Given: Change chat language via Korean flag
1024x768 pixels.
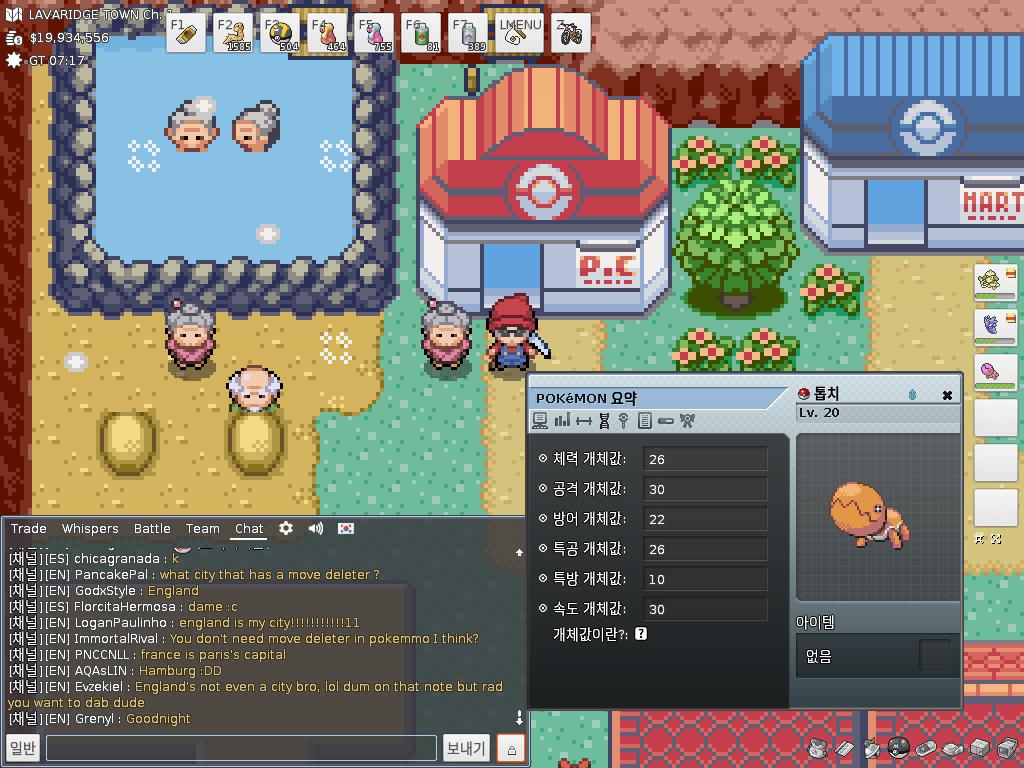Looking at the screenshot, I should [x=346, y=528].
